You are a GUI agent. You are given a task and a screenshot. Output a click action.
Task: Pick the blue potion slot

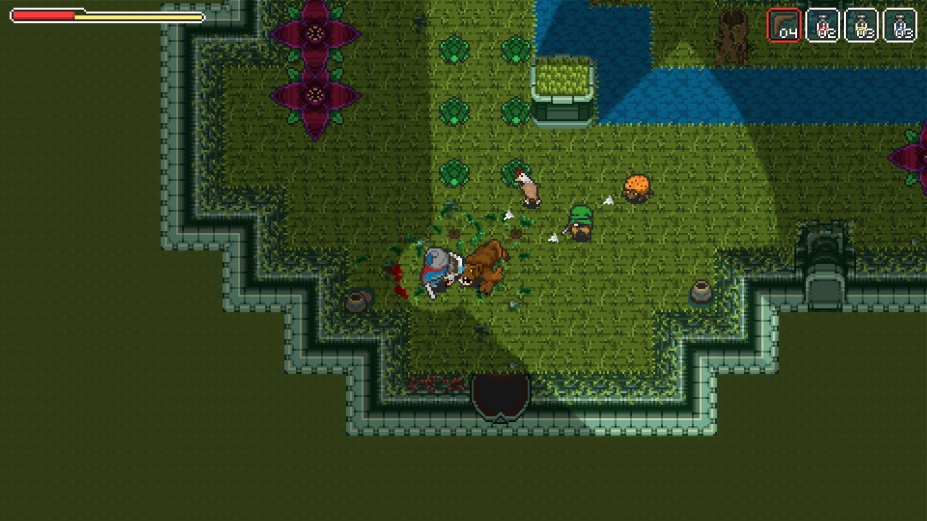point(900,25)
